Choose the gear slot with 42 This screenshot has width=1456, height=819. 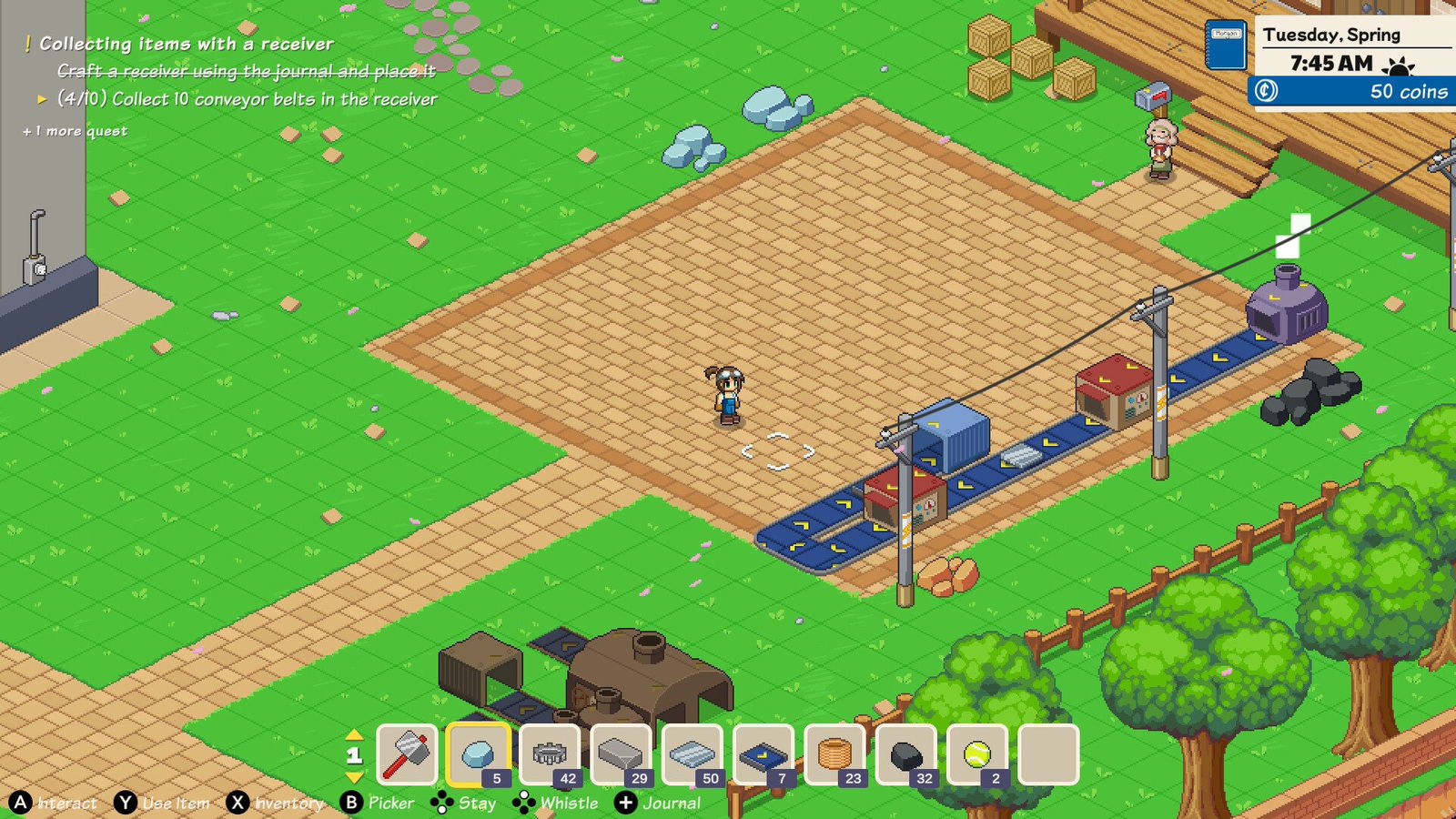550,754
